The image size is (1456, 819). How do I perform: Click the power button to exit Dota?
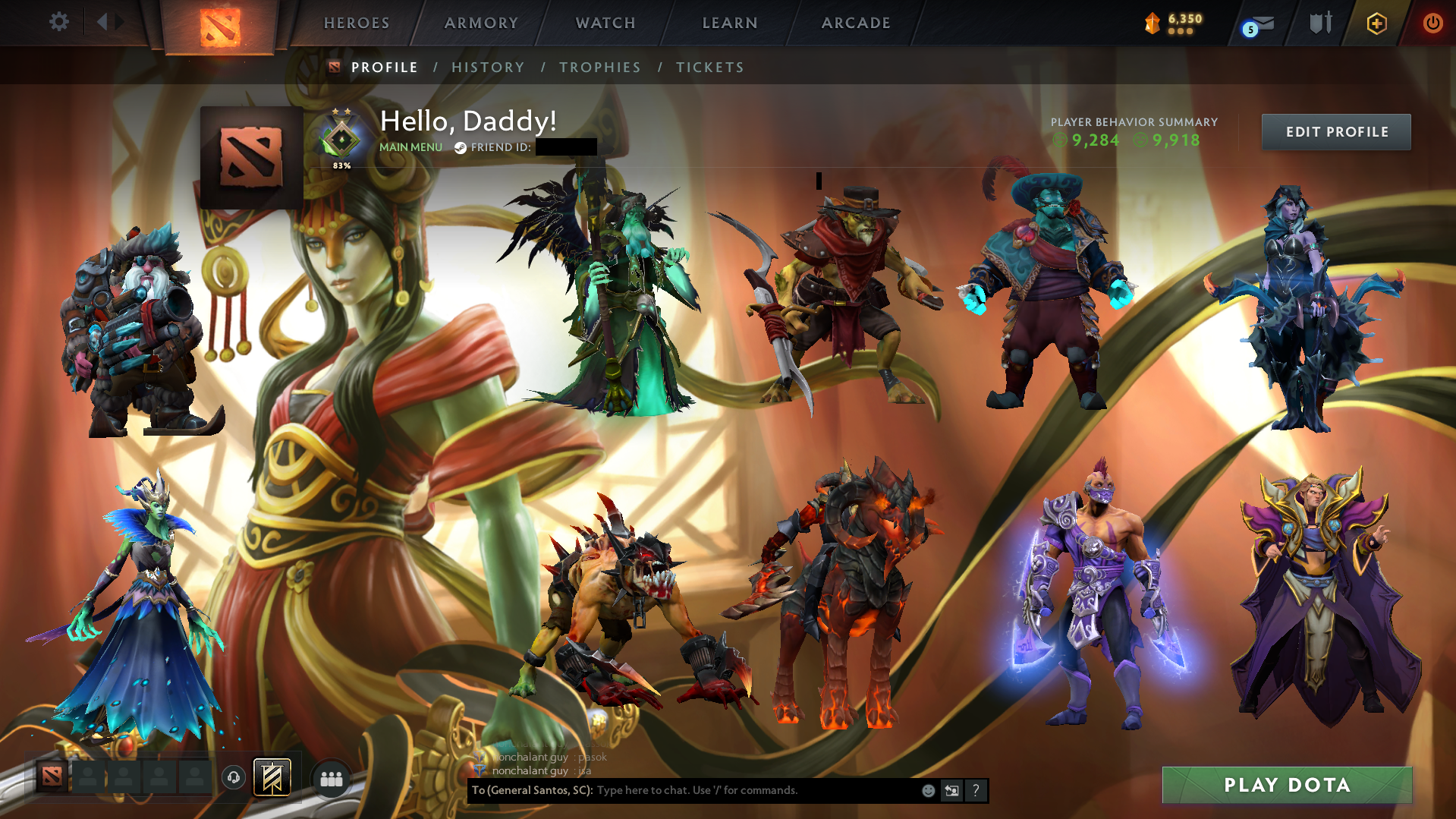click(1432, 24)
